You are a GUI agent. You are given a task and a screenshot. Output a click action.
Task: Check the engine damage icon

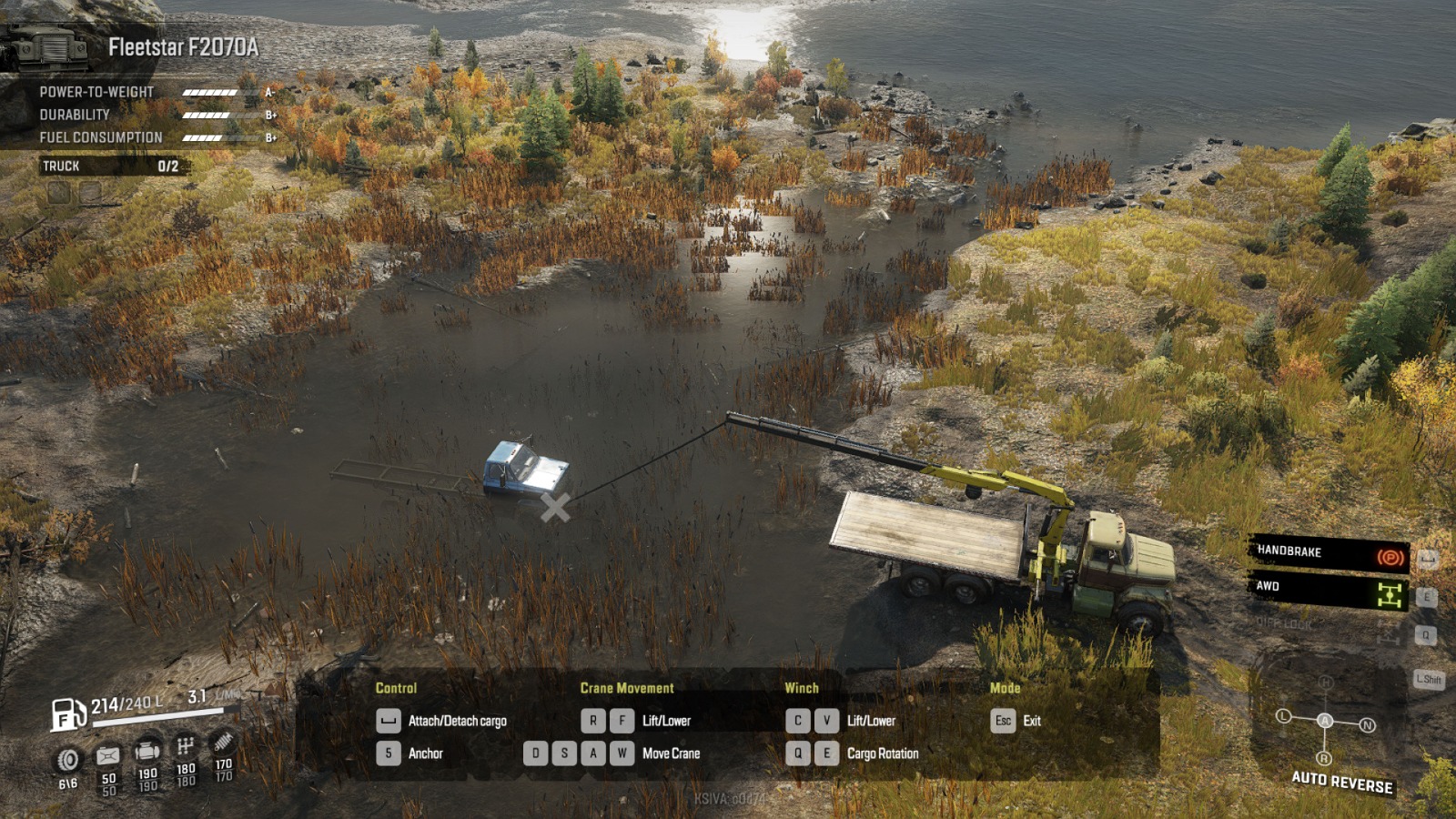(x=147, y=752)
